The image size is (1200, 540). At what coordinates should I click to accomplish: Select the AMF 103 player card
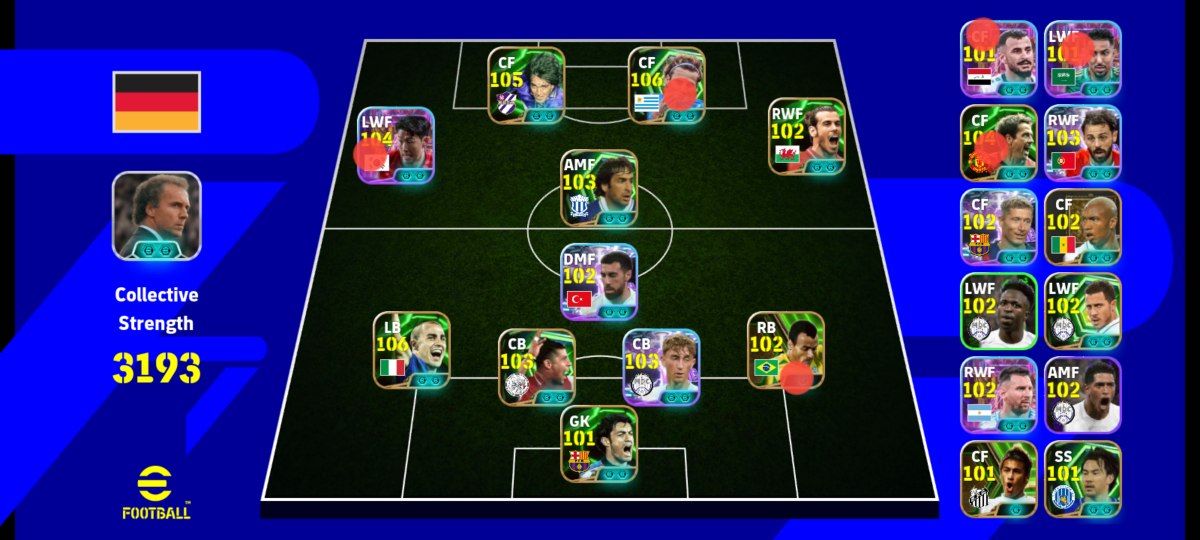(x=599, y=187)
